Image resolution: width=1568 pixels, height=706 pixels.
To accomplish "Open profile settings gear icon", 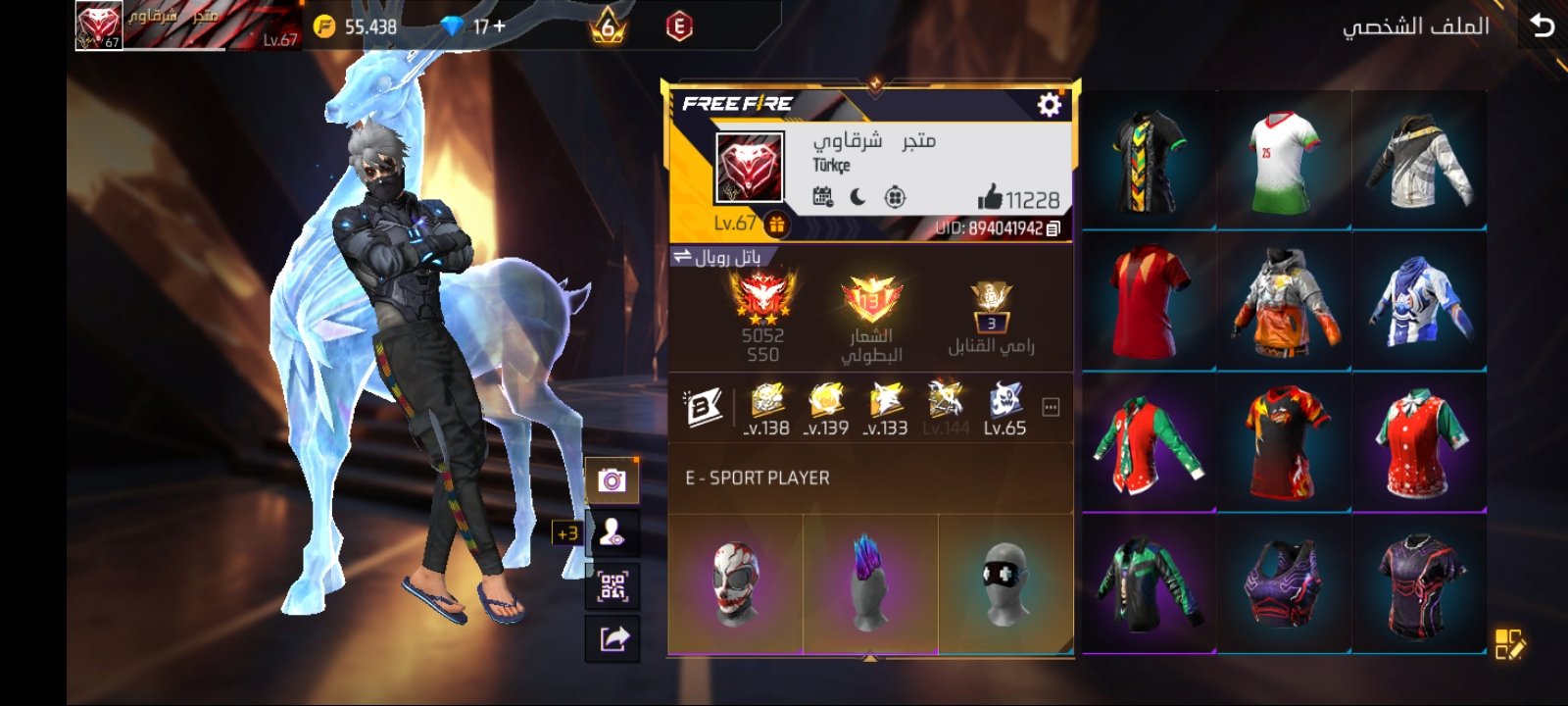I will (1049, 104).
